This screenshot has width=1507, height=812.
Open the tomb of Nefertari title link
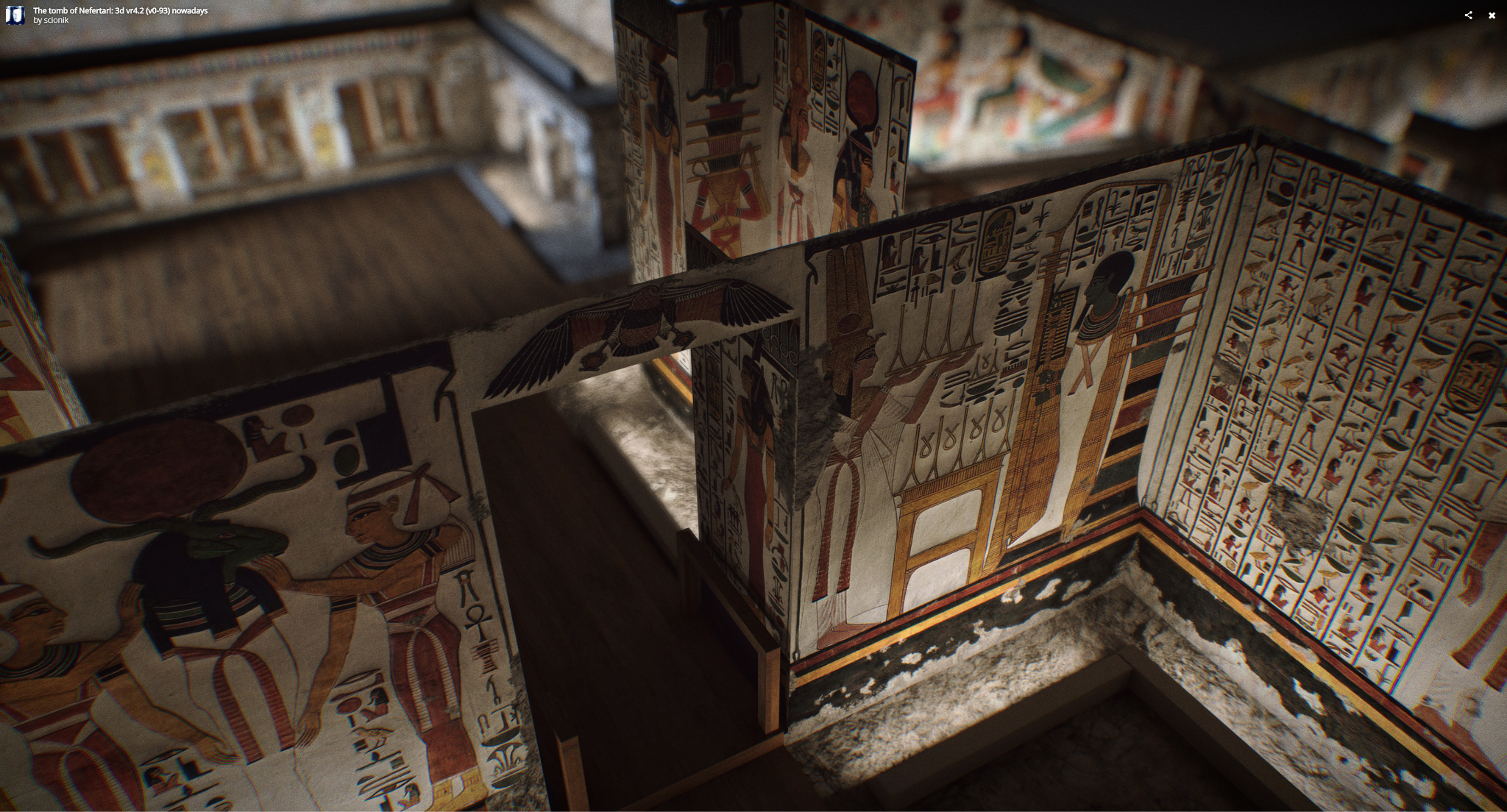pyautogui.click(x=120, y=11)
